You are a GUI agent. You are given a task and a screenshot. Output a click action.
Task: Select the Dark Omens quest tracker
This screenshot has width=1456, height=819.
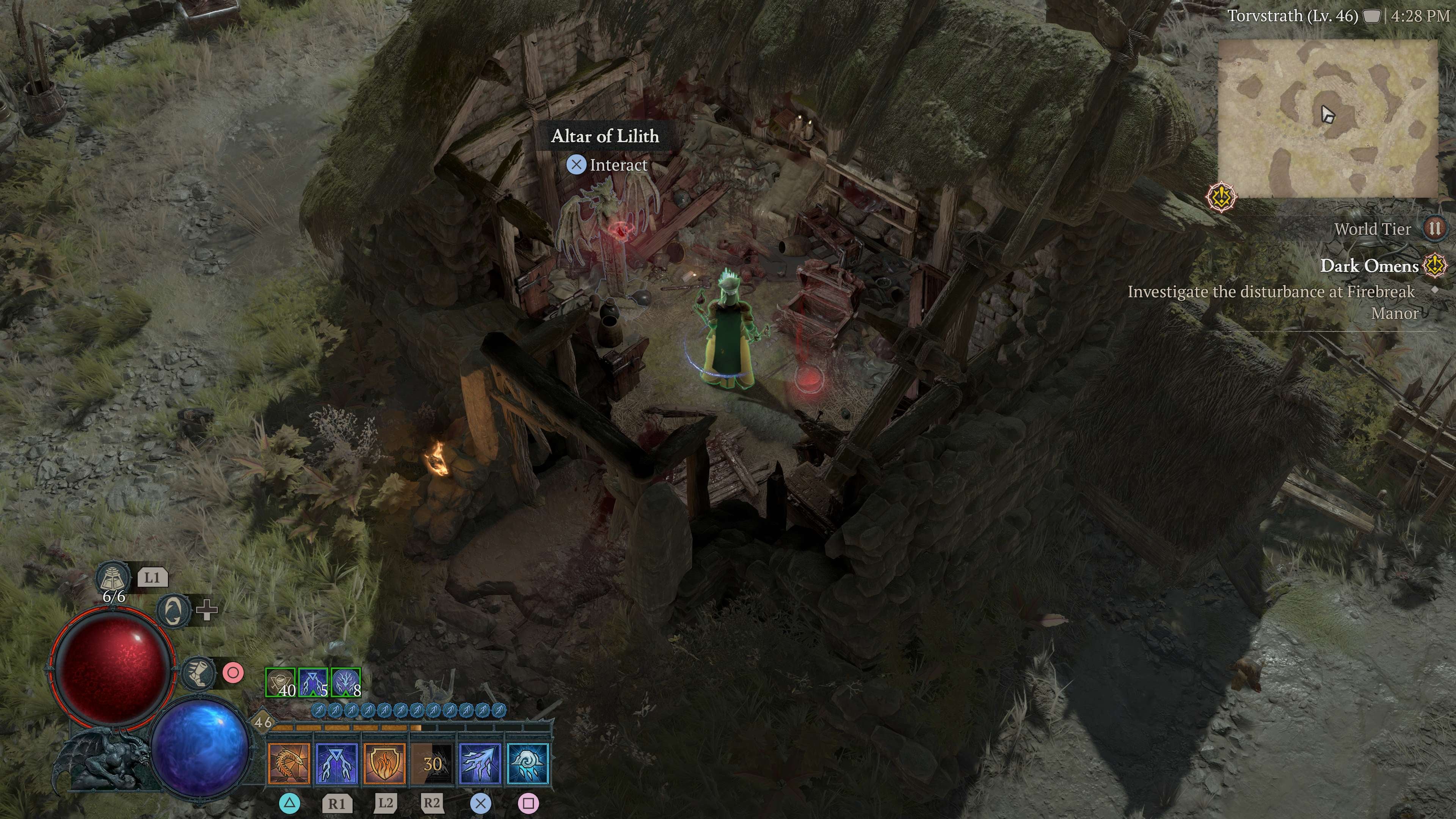(x=1368, y=266)
